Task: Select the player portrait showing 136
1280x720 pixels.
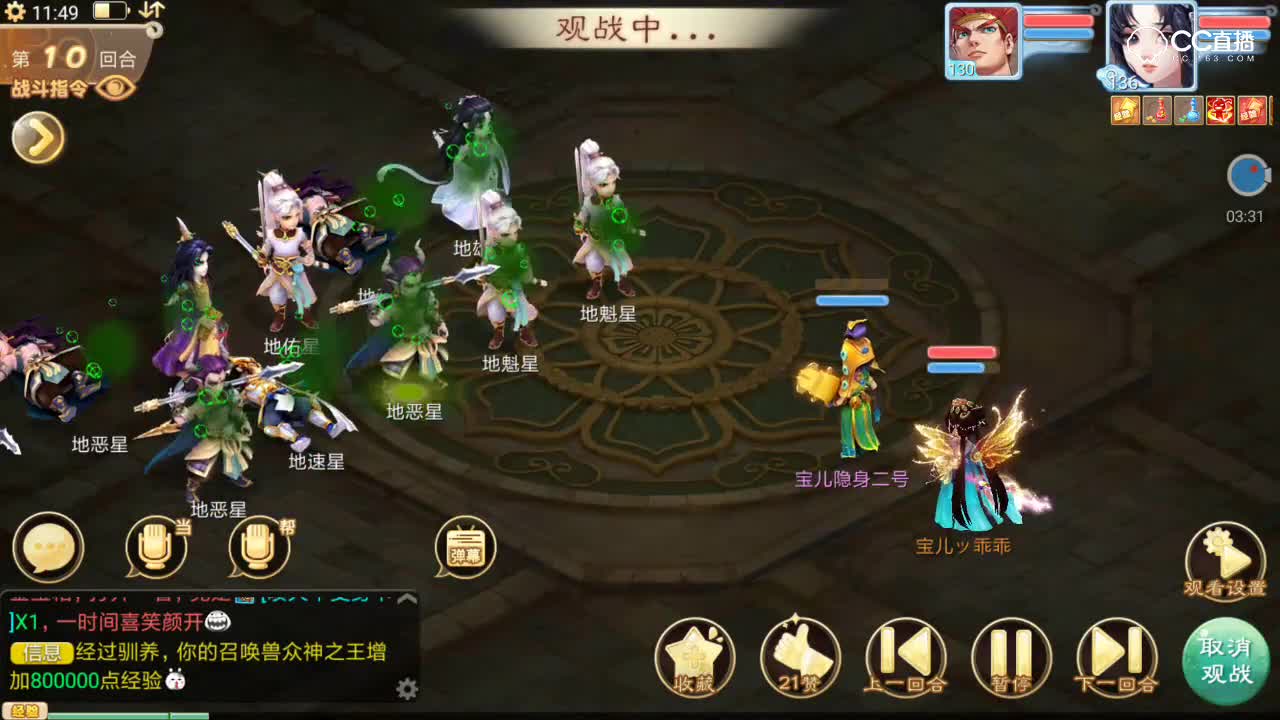Action: click(1152, 42)
